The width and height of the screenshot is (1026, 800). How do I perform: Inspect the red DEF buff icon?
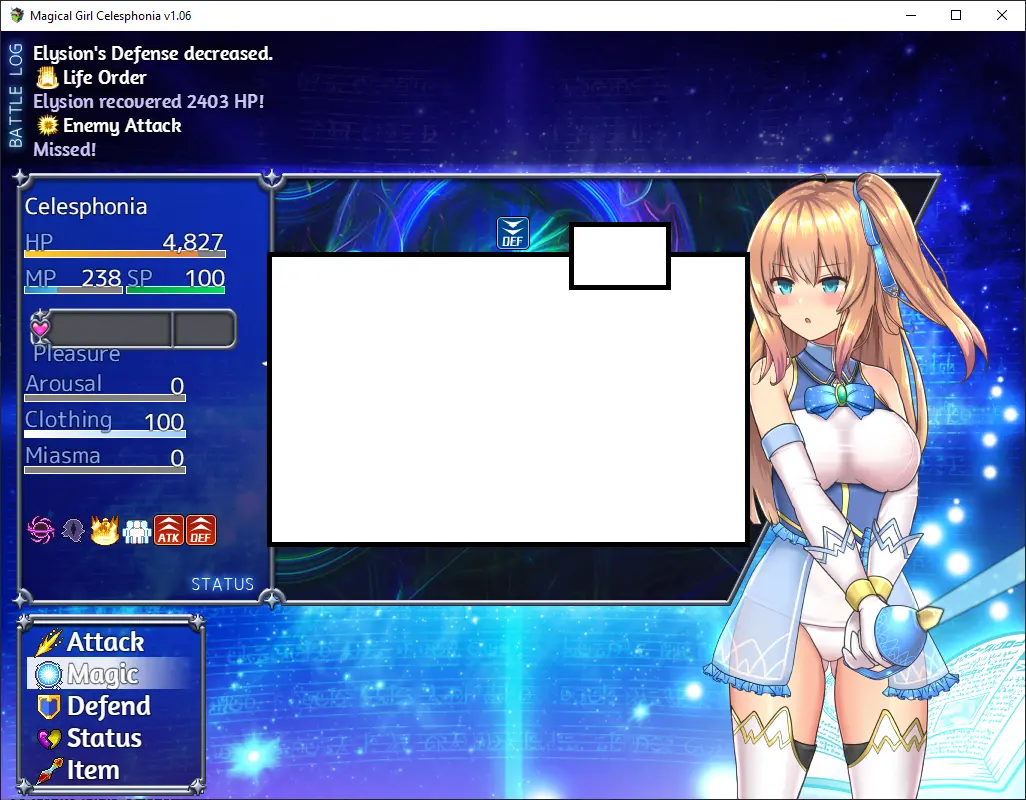coord(201,530)
